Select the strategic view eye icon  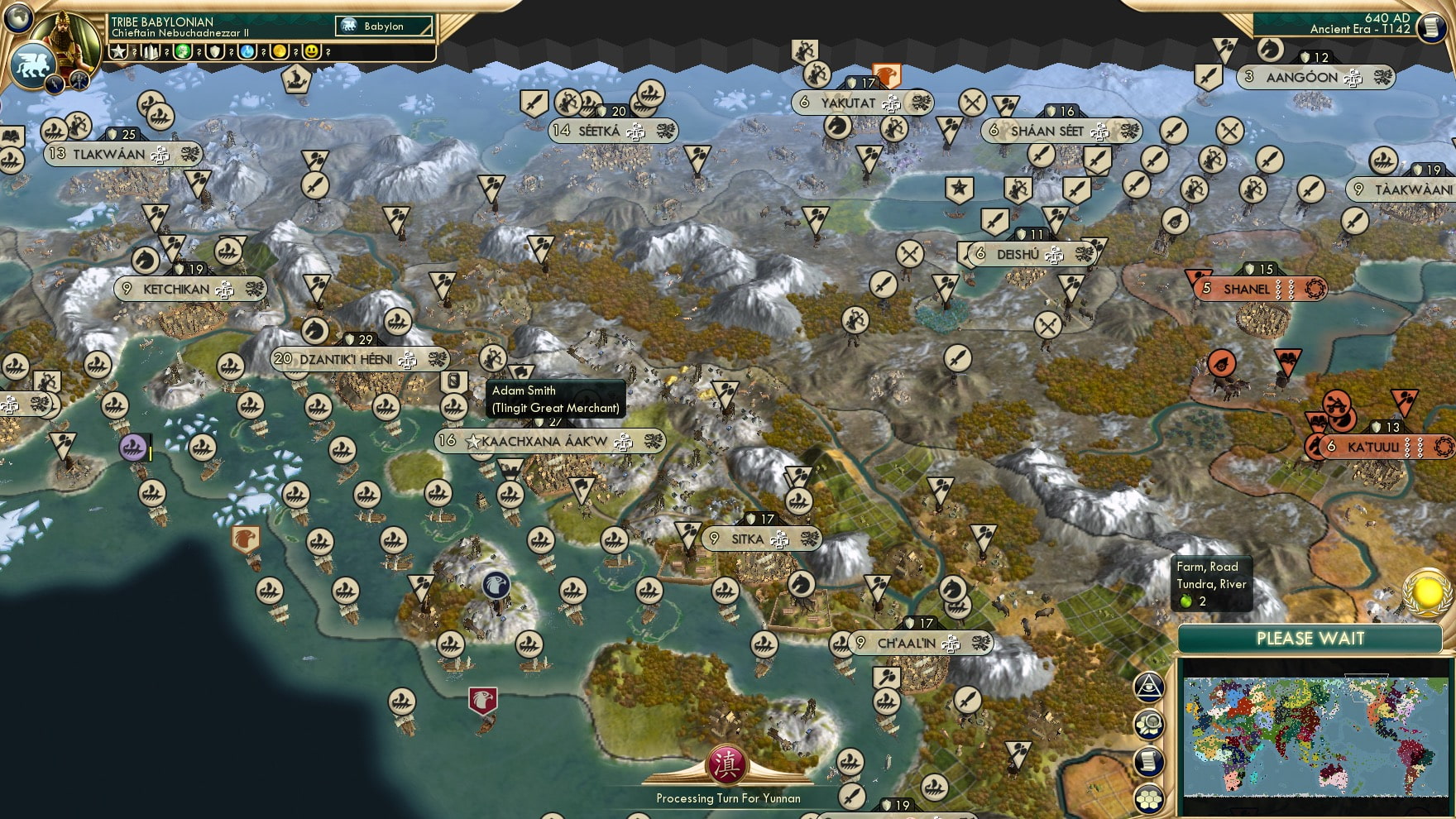(1147, 687)
